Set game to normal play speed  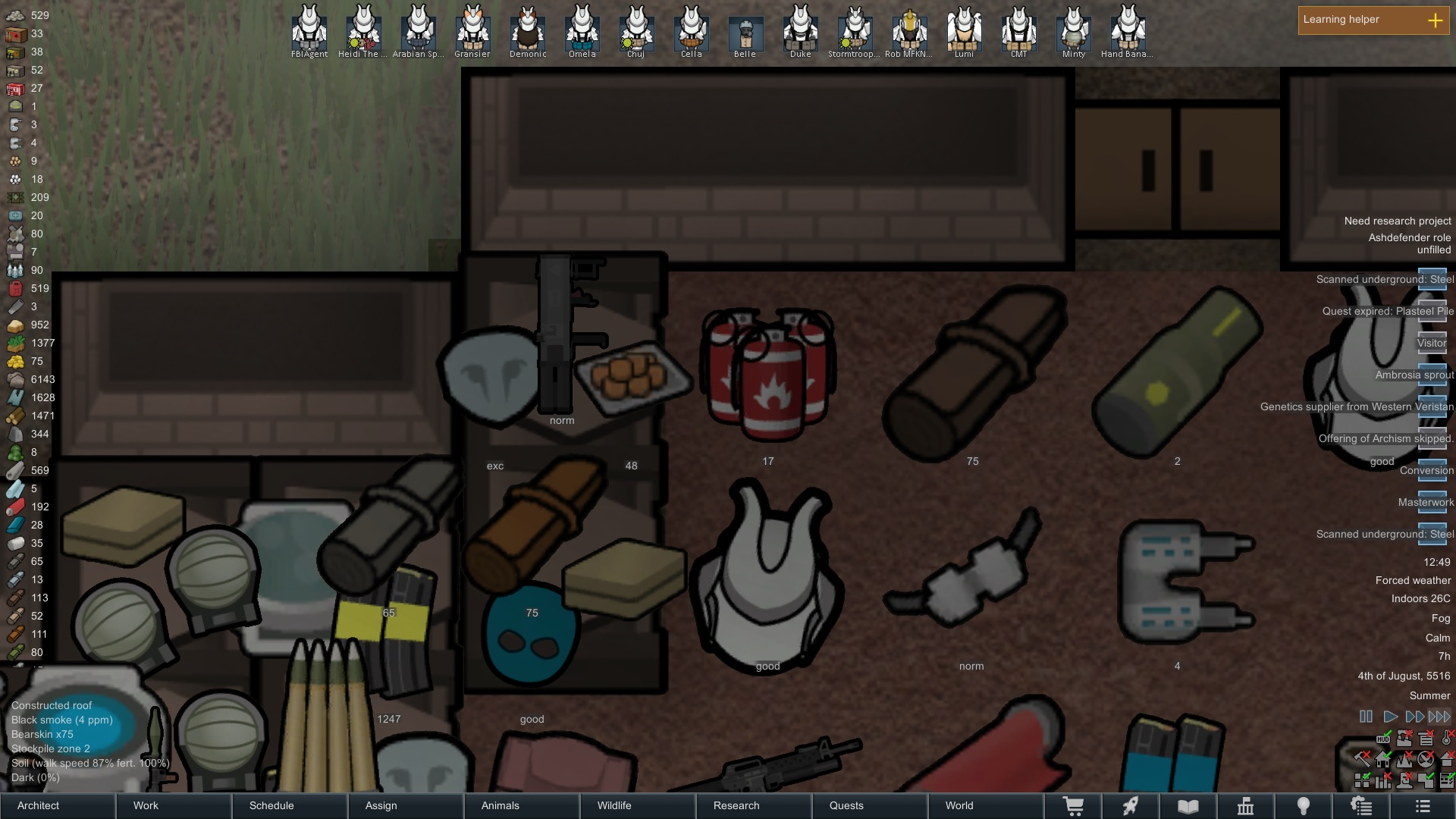pos(1390,717)
